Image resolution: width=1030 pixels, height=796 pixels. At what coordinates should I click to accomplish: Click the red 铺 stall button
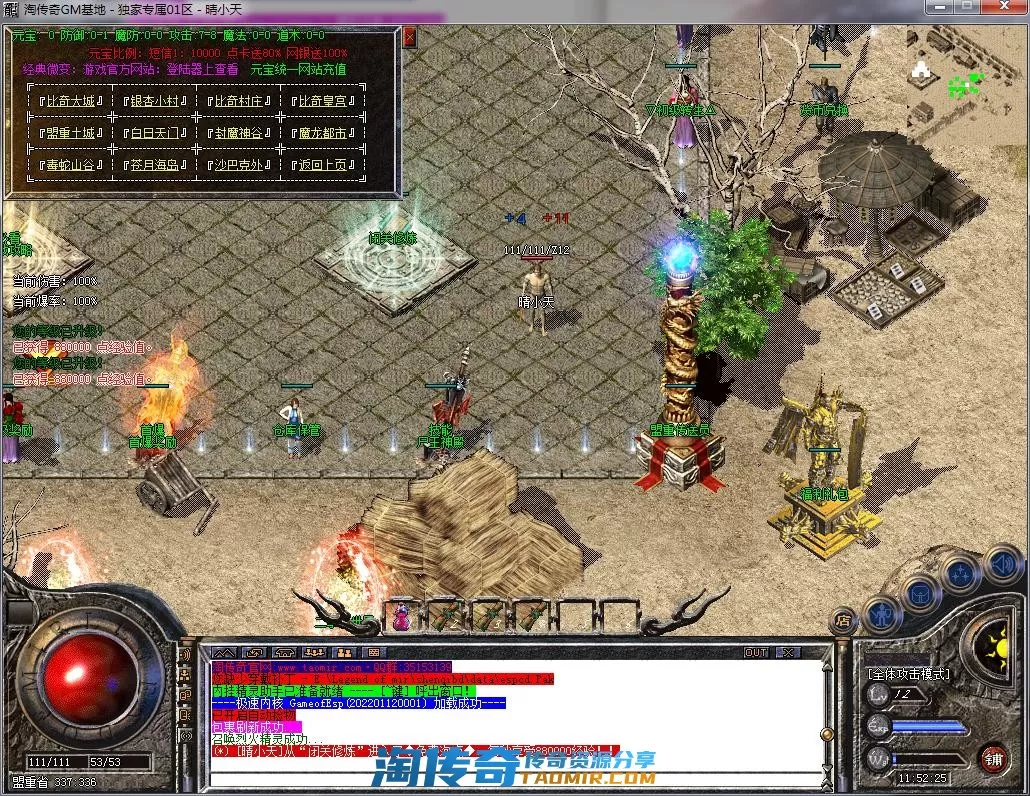point(993,758)
